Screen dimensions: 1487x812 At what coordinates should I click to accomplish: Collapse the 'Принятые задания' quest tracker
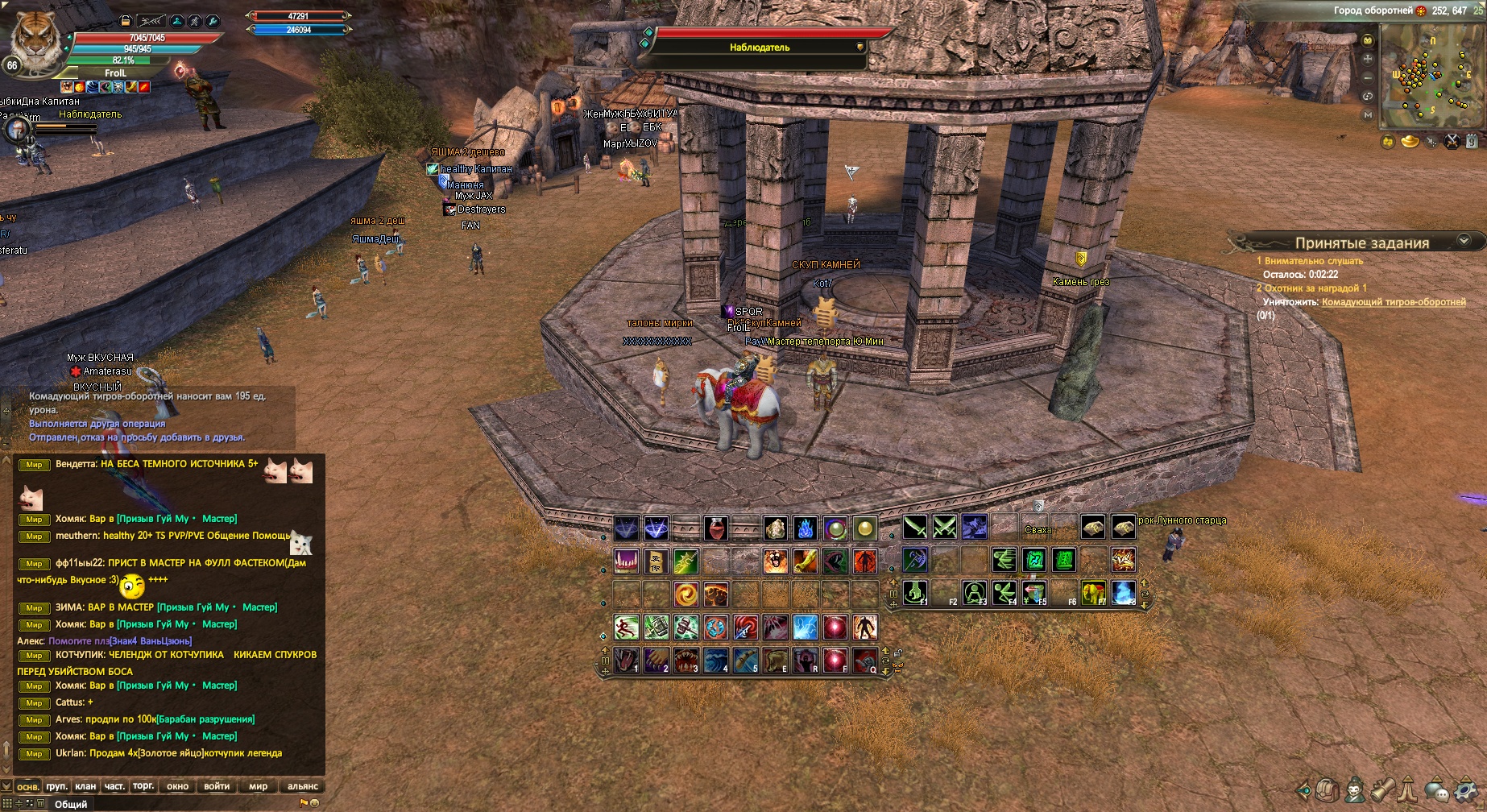click(1464, 241)
